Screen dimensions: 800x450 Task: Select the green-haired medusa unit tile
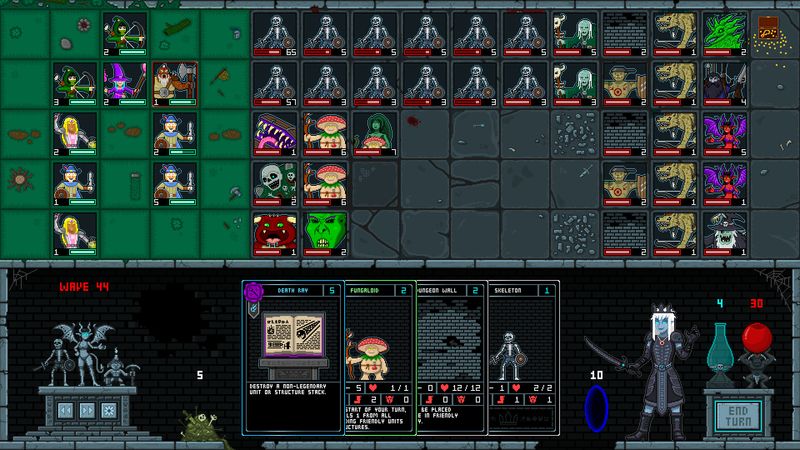pyautogui.click(x=375, y=133)
